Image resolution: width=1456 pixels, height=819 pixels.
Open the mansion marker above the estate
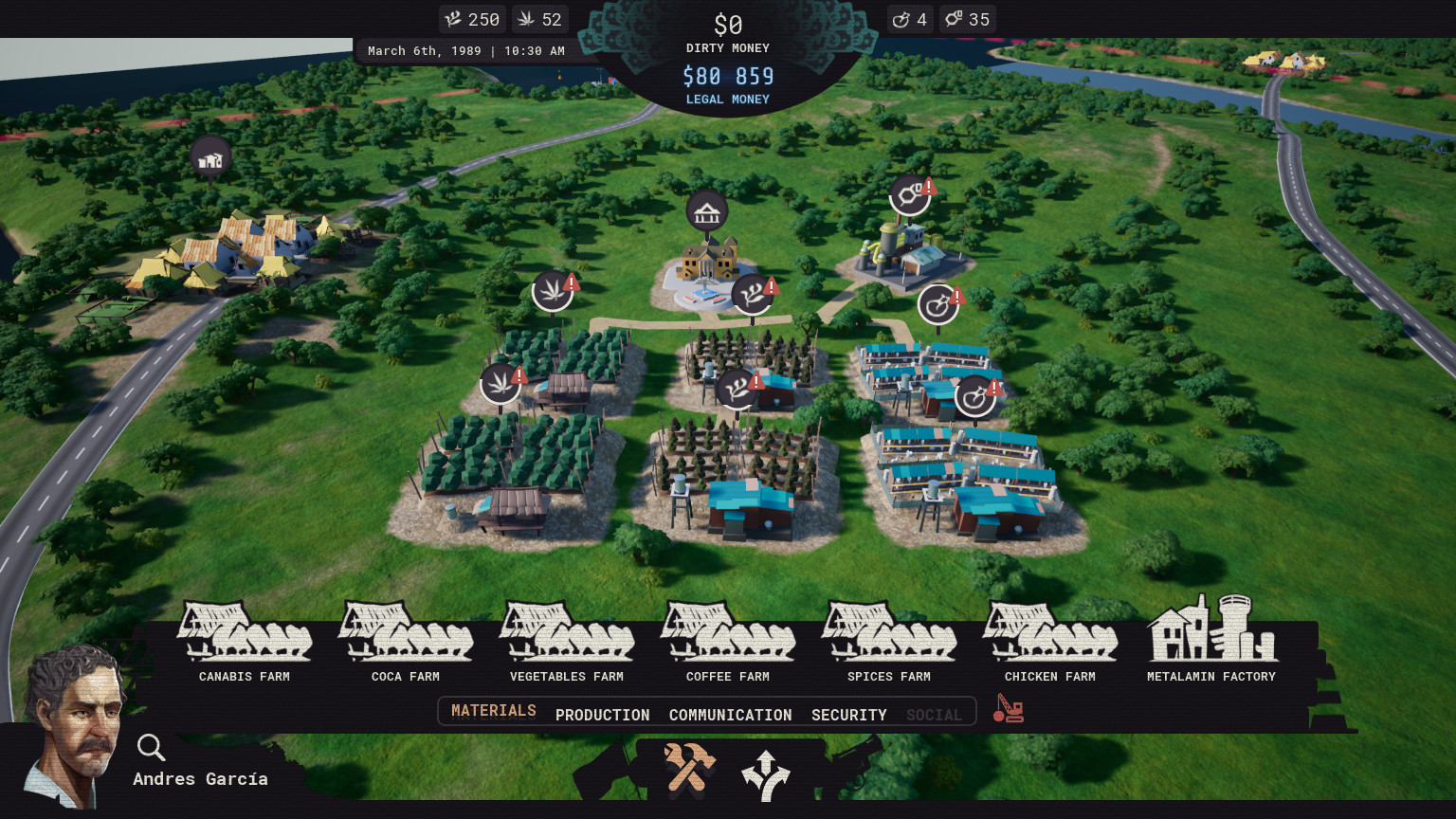(706, 210)
